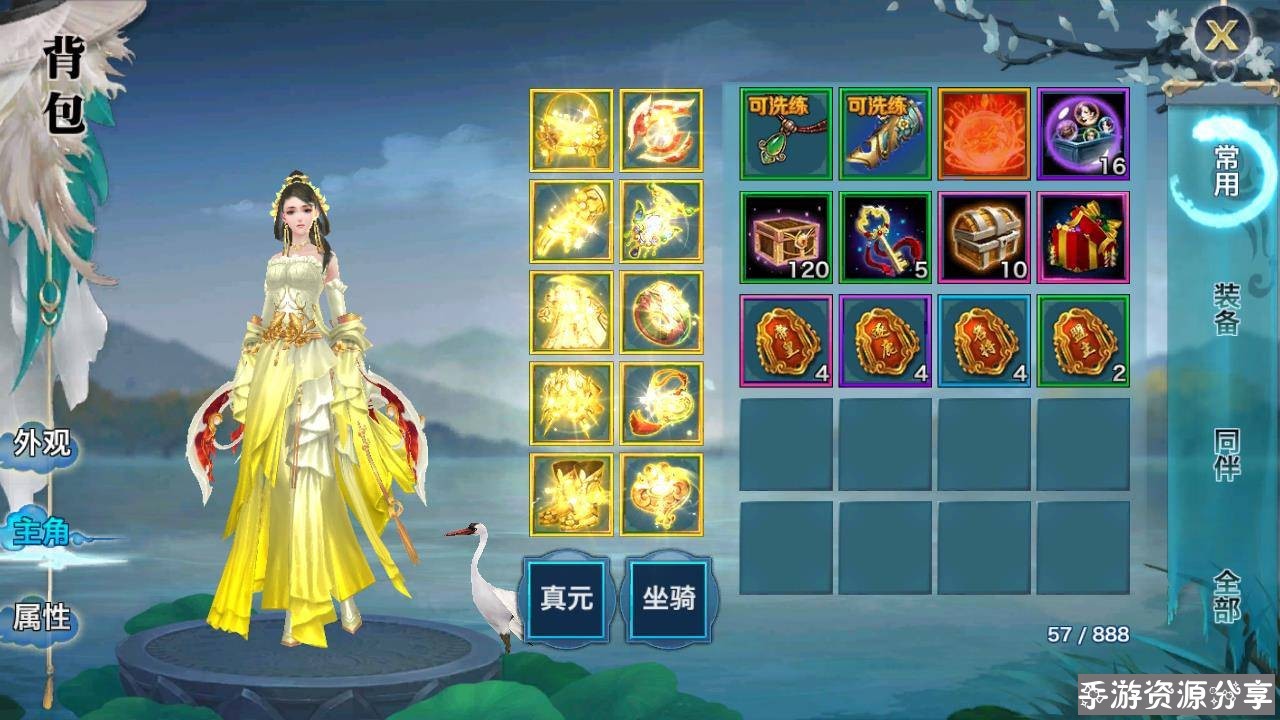The height and width of the screenshot is (720, 1280).
Task: Open the striped treasure chest with count 10
Action: pyautogui.click(x=985, y=237)
